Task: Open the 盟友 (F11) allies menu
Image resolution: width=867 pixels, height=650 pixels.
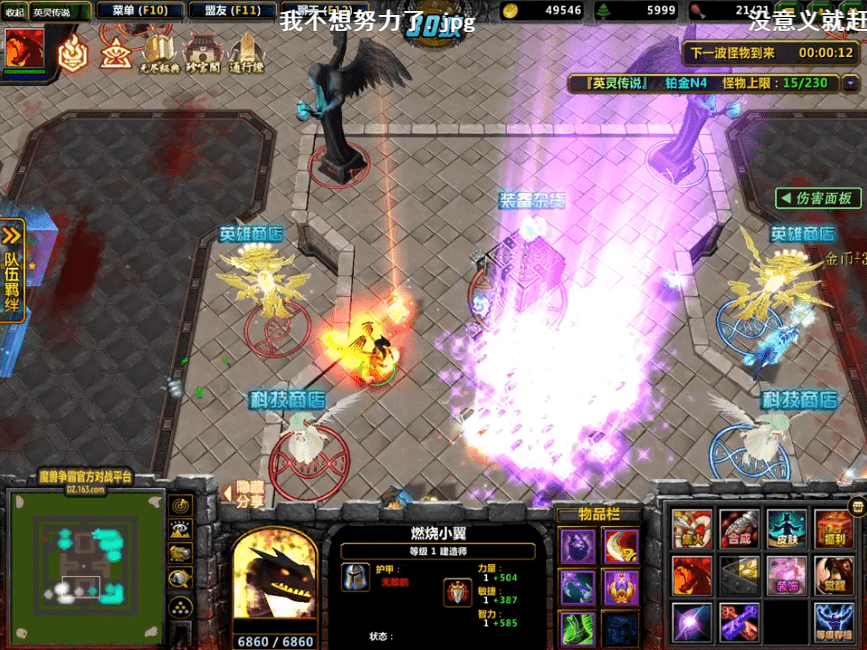Action: point(232,10)
